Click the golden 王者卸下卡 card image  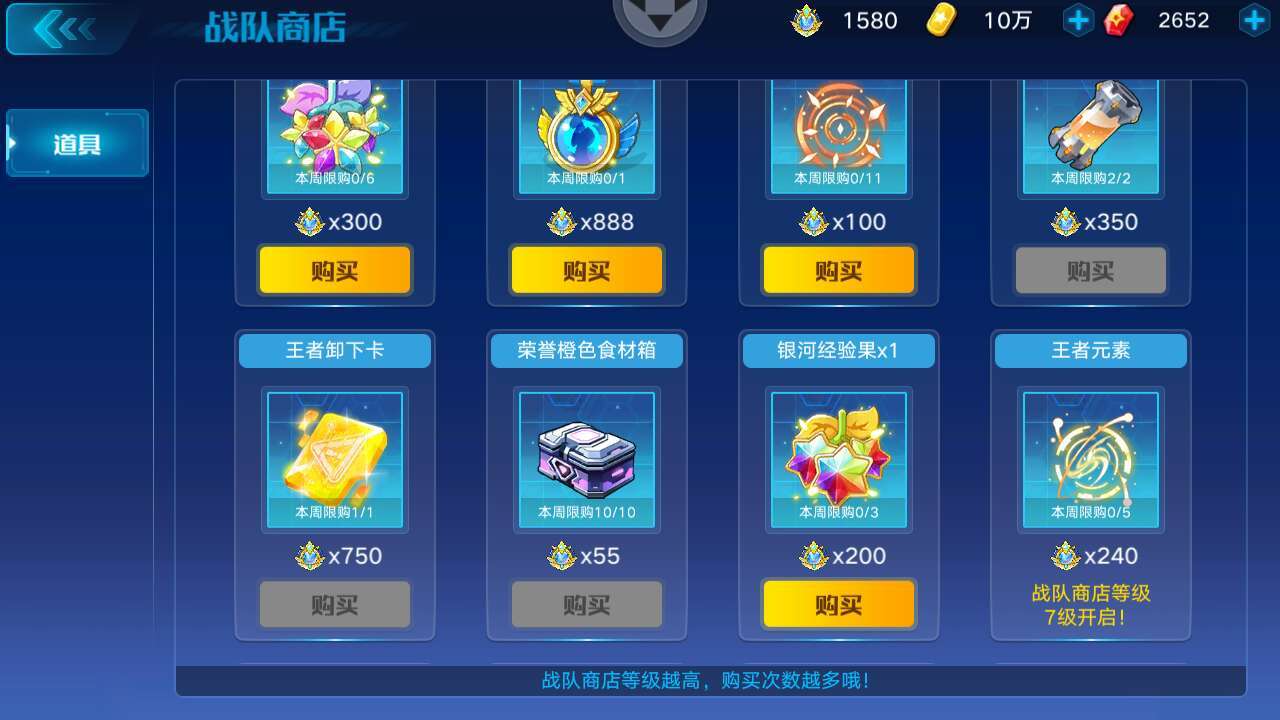[334, 457]
